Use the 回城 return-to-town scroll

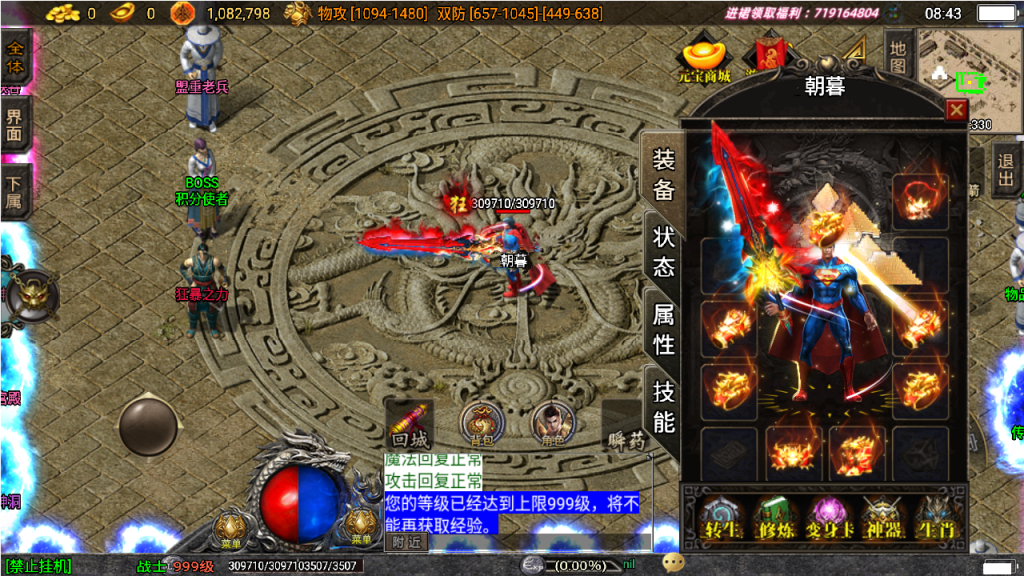pyautogui.click(x=409, y=425)
